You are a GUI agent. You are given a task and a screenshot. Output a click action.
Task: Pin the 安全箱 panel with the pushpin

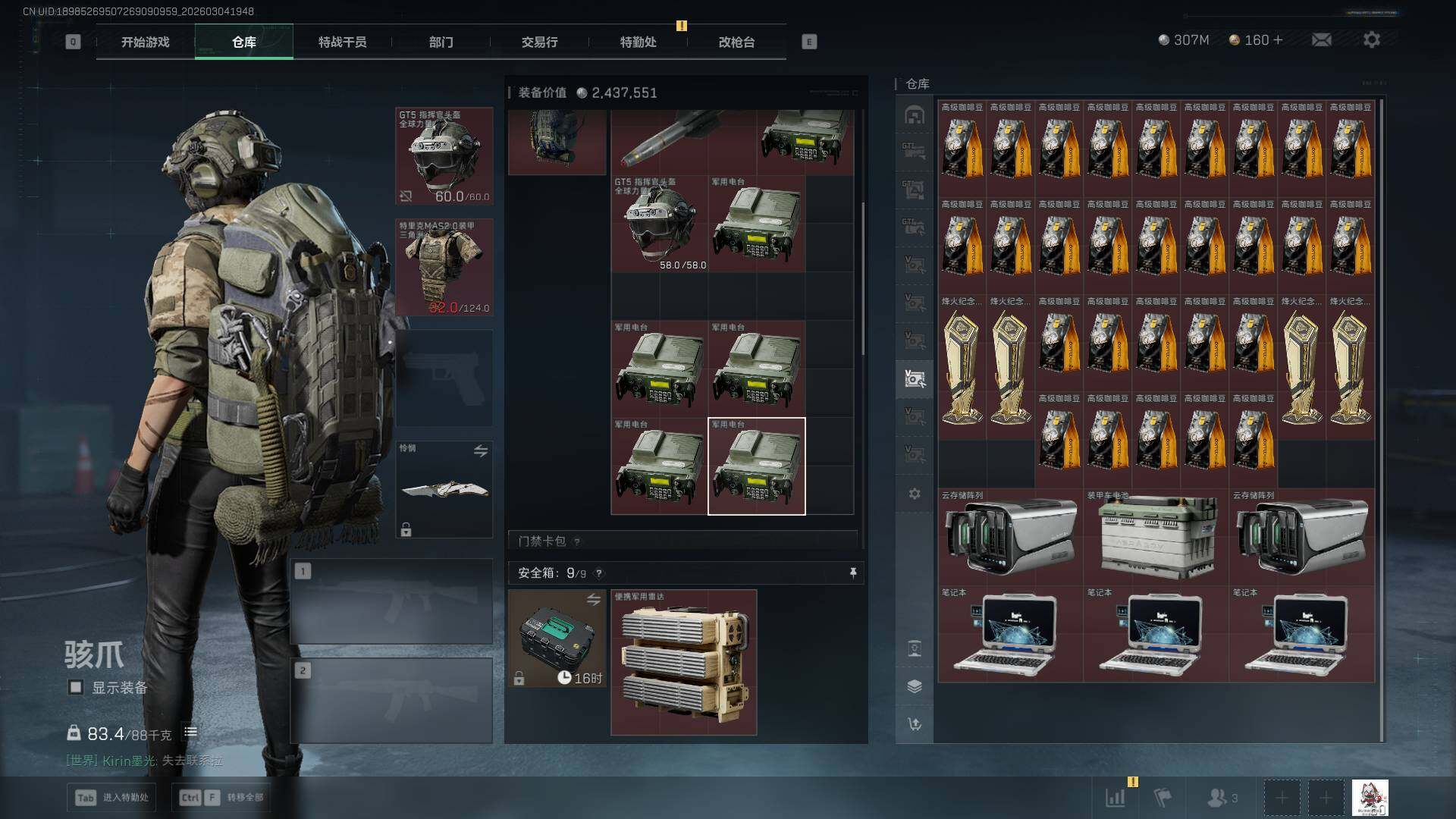[x=853, y=573]
